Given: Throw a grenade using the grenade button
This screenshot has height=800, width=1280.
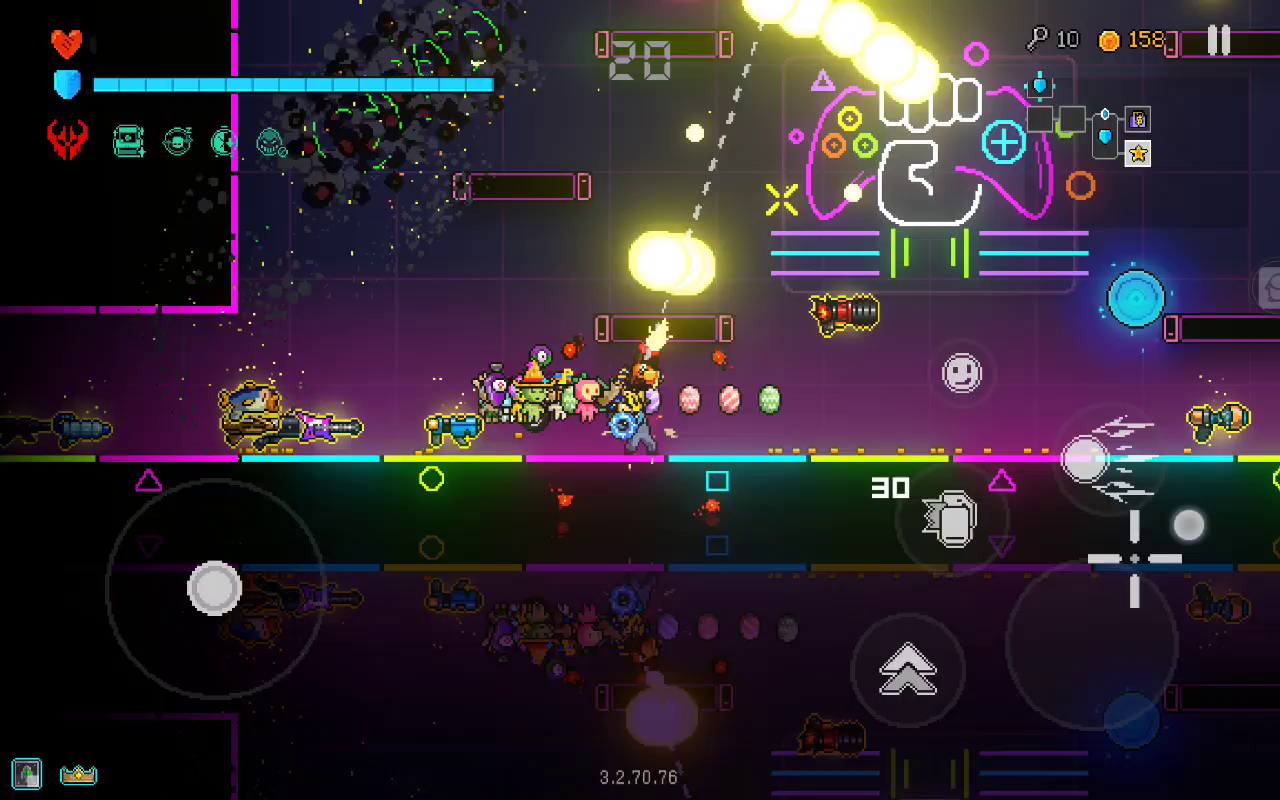Looking at the screenshot, I should click(x=951, y=518).
